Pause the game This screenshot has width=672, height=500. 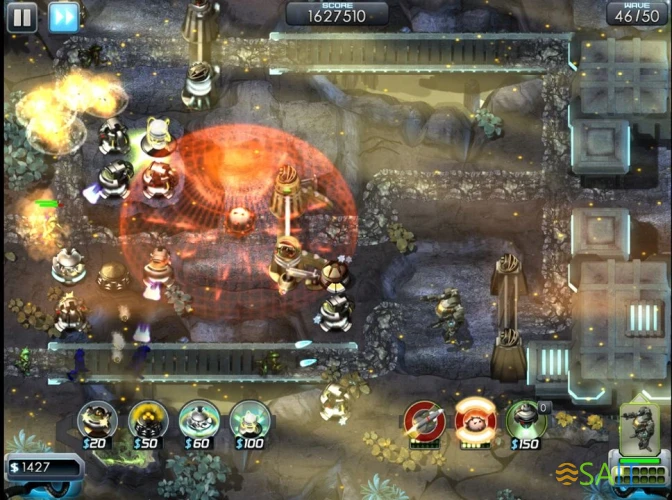[x=22, y=16]
